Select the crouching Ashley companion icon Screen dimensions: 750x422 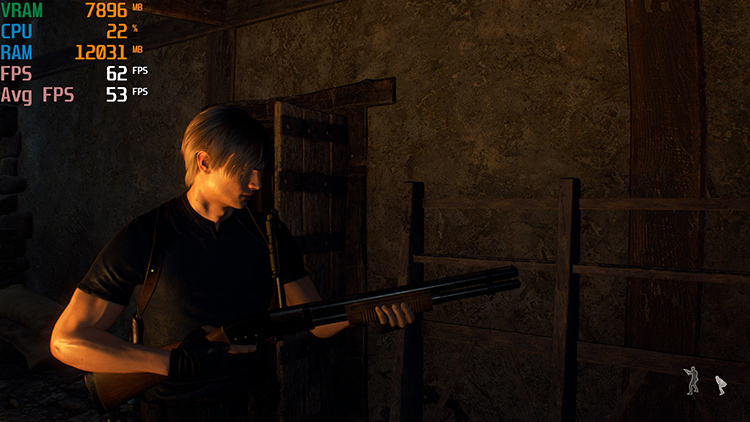coord(719,384)
